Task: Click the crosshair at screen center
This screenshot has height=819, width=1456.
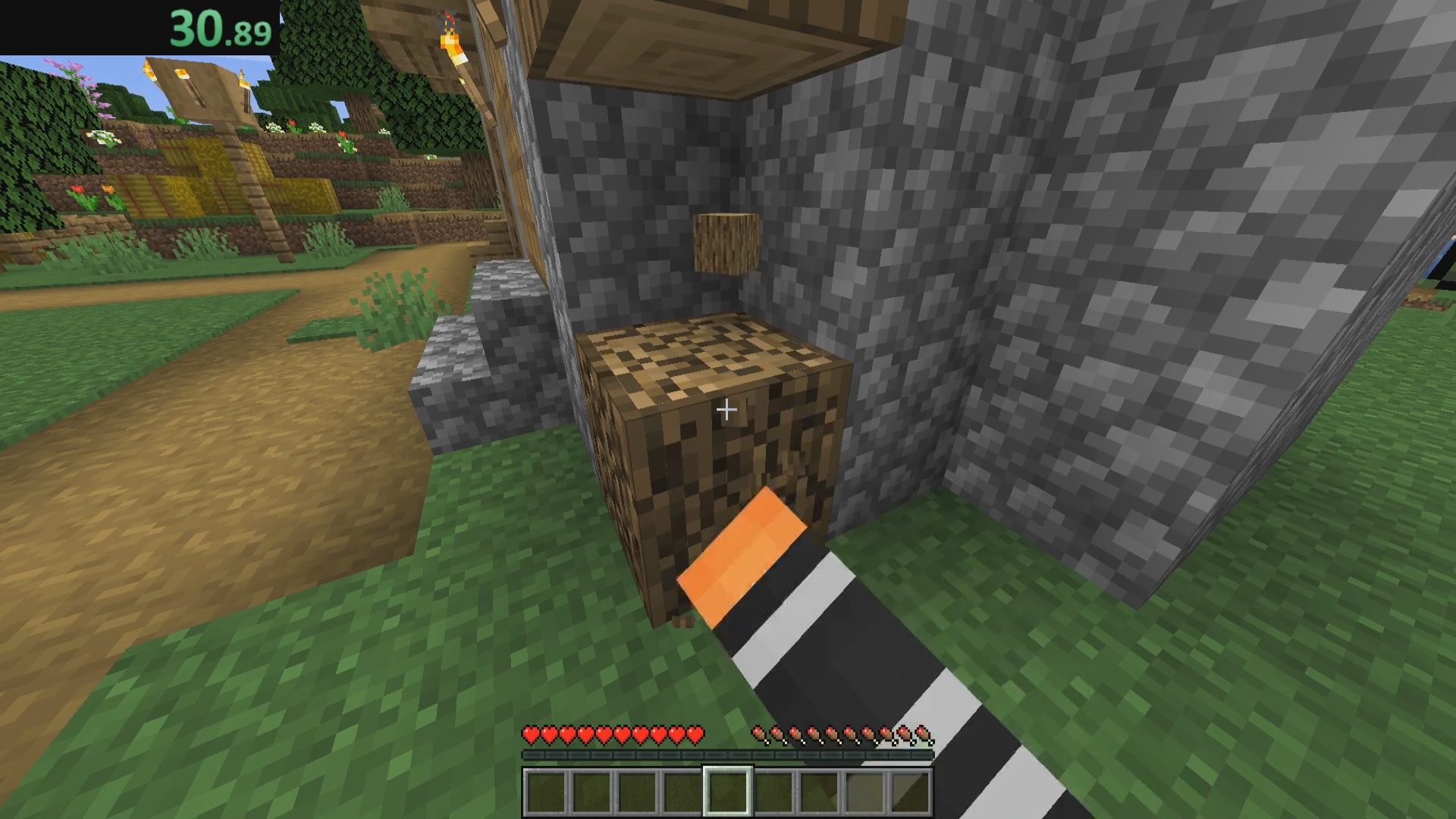Action: pyautogui.click(x=726, y=409)
